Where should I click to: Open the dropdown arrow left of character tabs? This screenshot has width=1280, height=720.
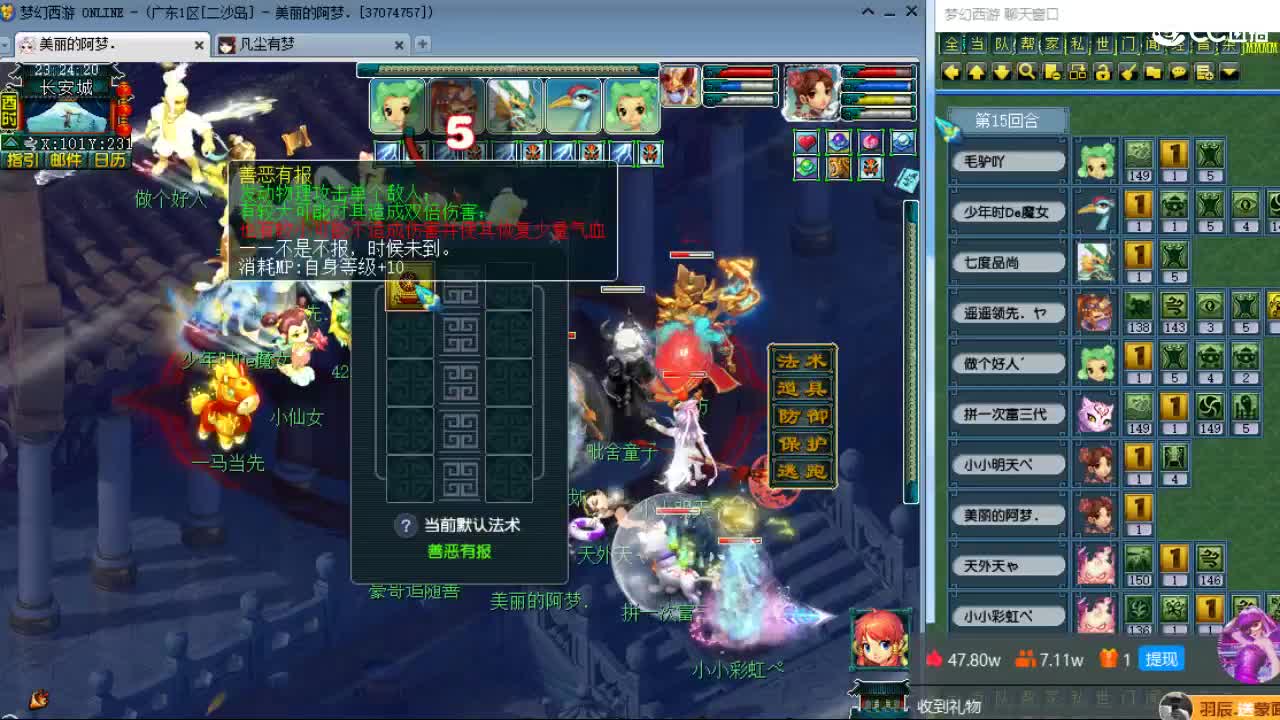(4, 44)
